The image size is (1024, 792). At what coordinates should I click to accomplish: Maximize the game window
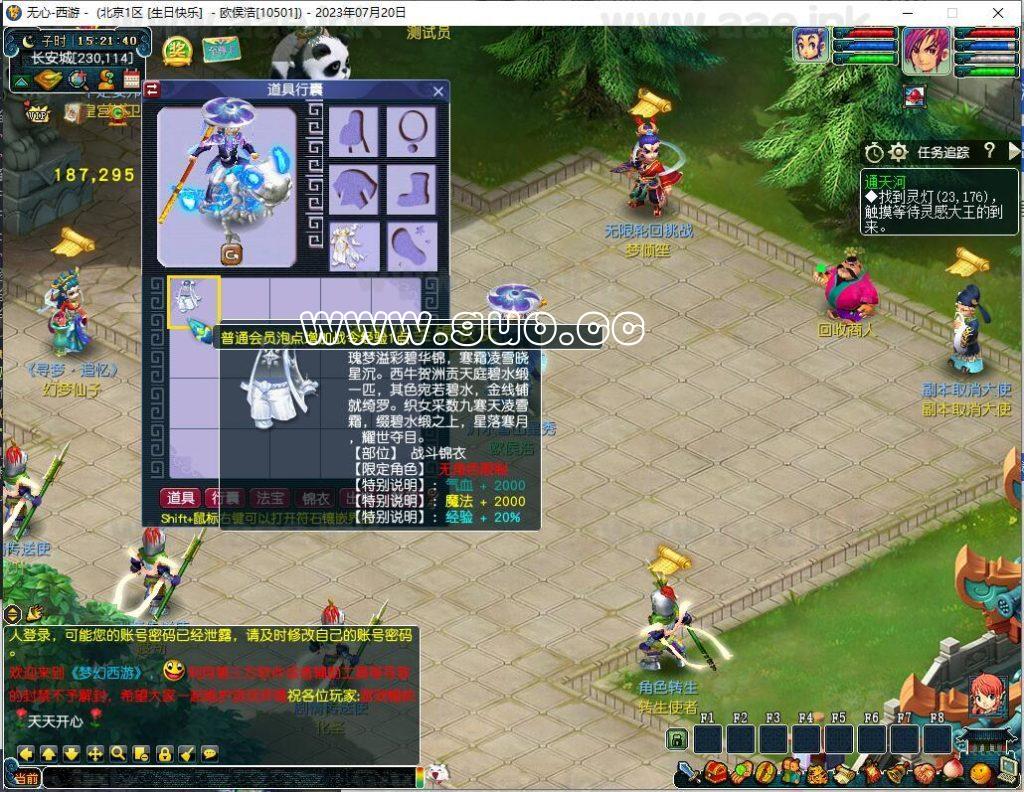pos(951,12)
